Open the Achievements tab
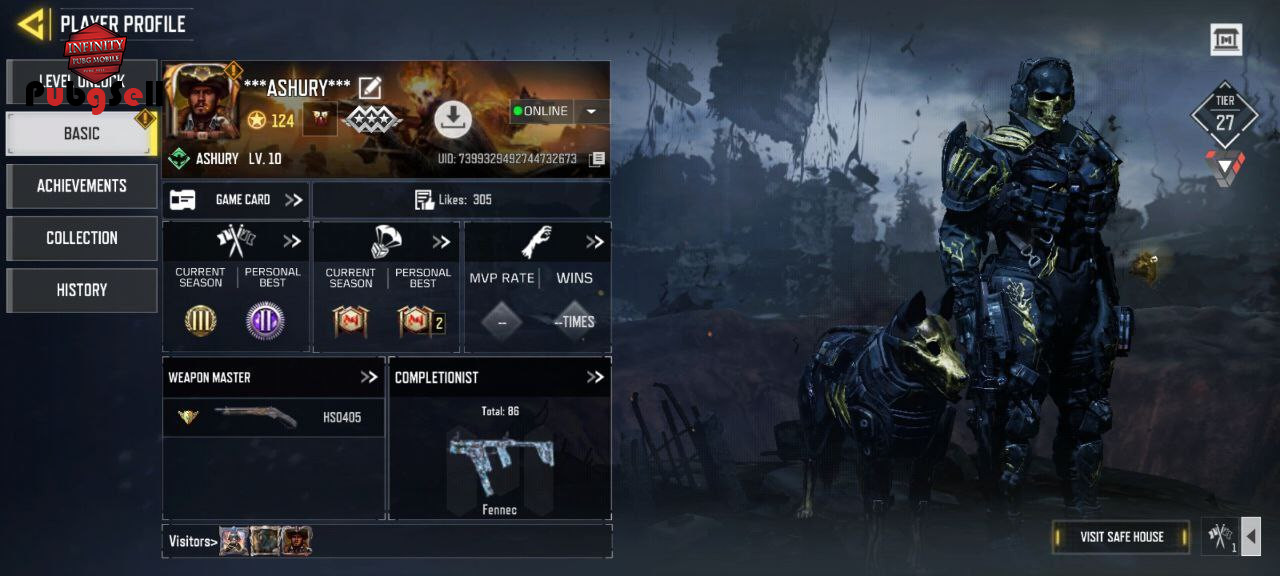Viewport: 1280px width, 576px height. point(81,186)
